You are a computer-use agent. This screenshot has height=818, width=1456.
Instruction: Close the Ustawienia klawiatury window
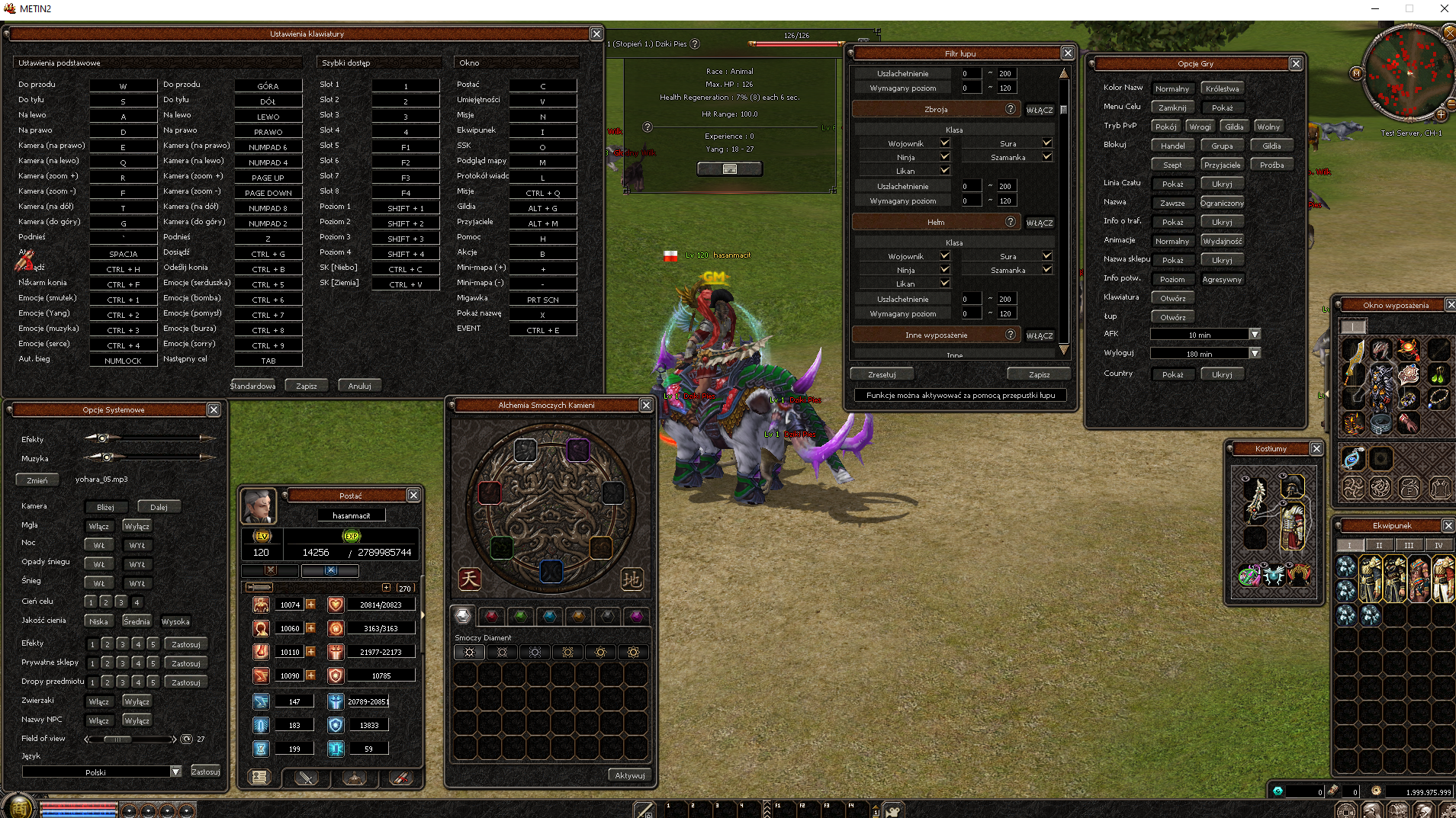596,34
